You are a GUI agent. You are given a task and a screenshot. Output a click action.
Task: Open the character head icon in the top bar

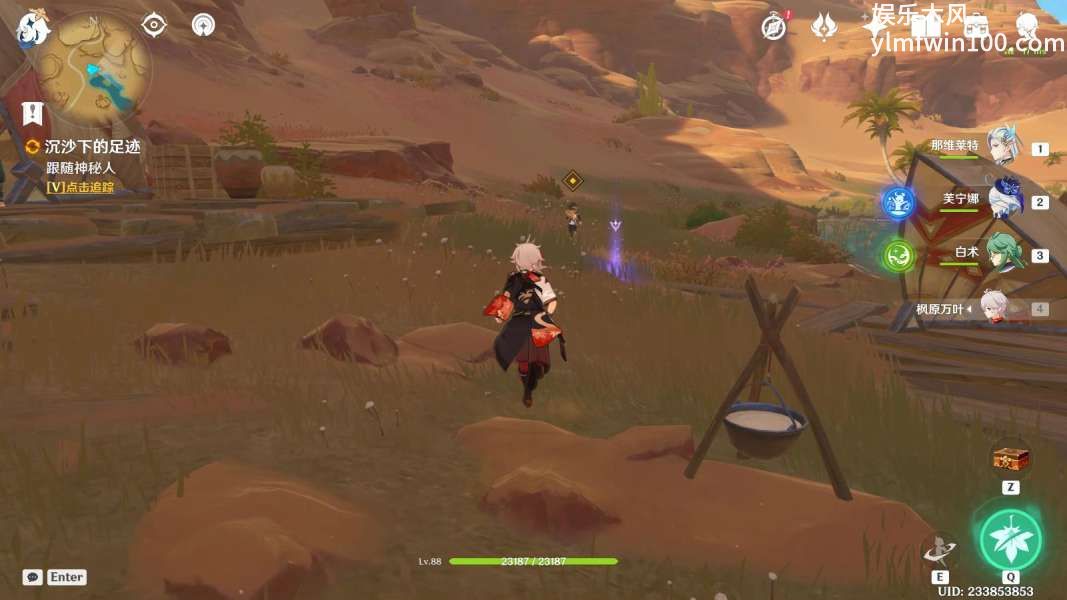pos(1026,27)
